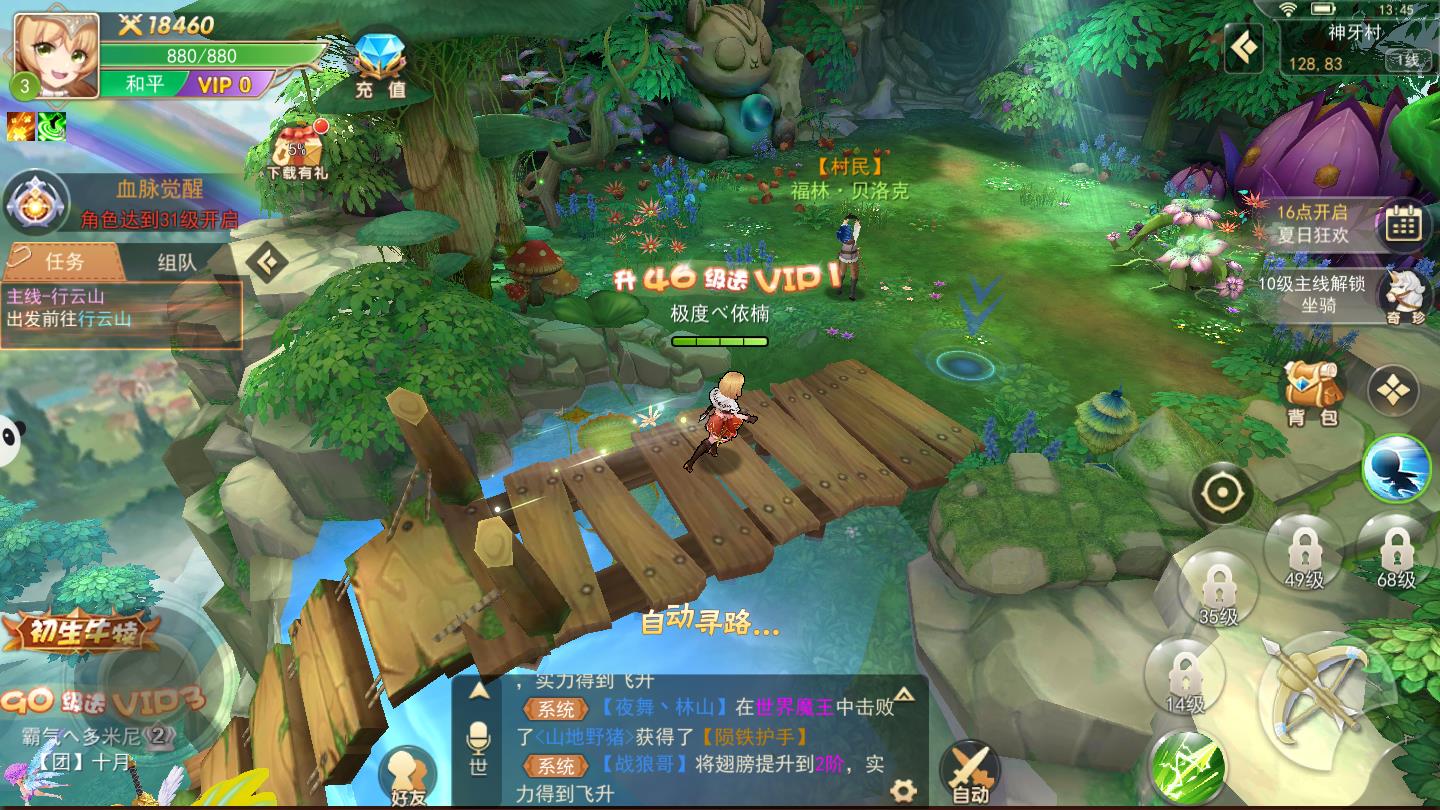The height and width of the screenshot is (810, 1440).
Task: Open the 血脉觉醒 bloodline awakening panel
Action: 37,203
